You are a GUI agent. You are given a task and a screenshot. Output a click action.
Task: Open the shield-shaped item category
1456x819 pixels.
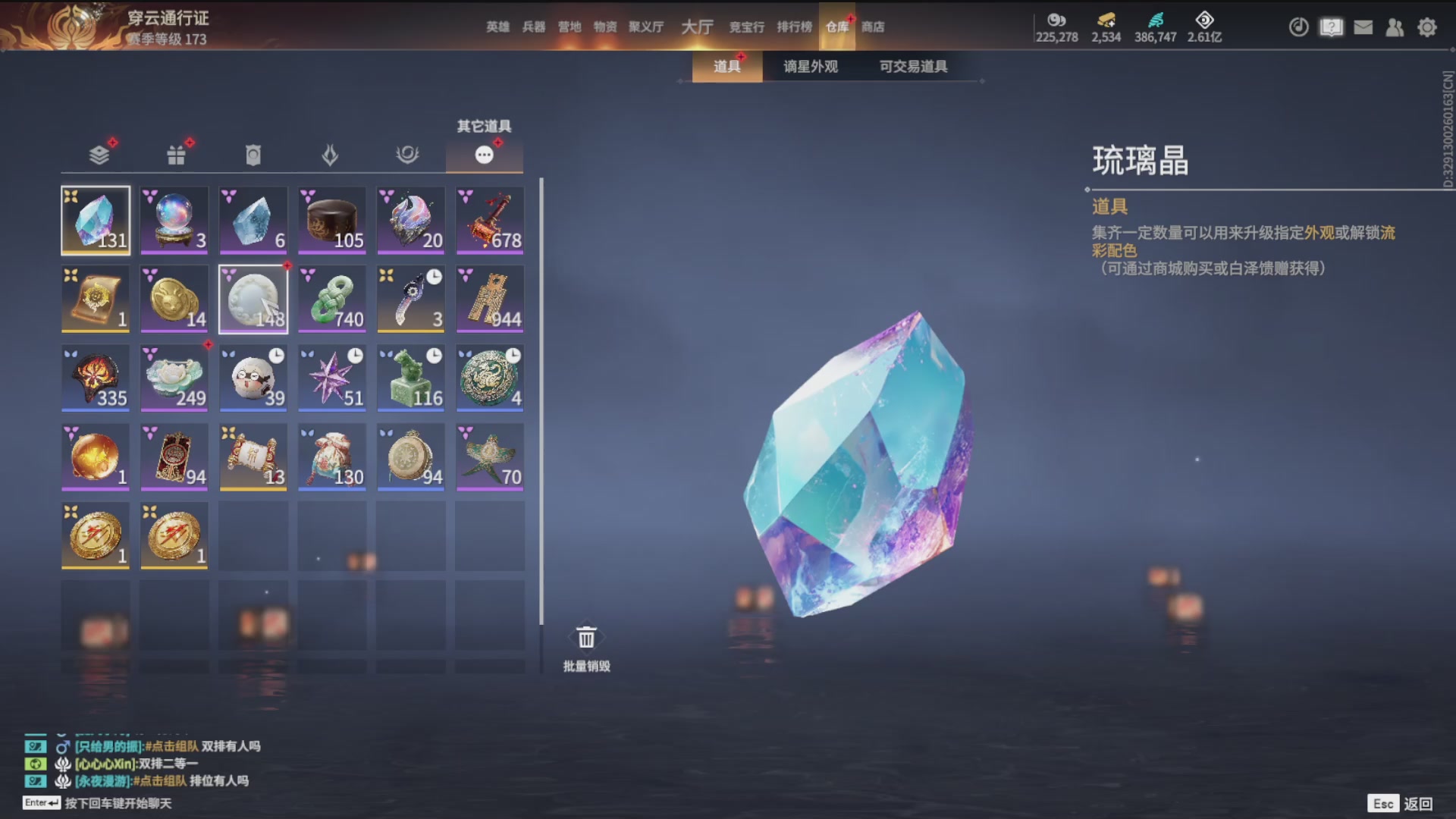click(253, 154)
